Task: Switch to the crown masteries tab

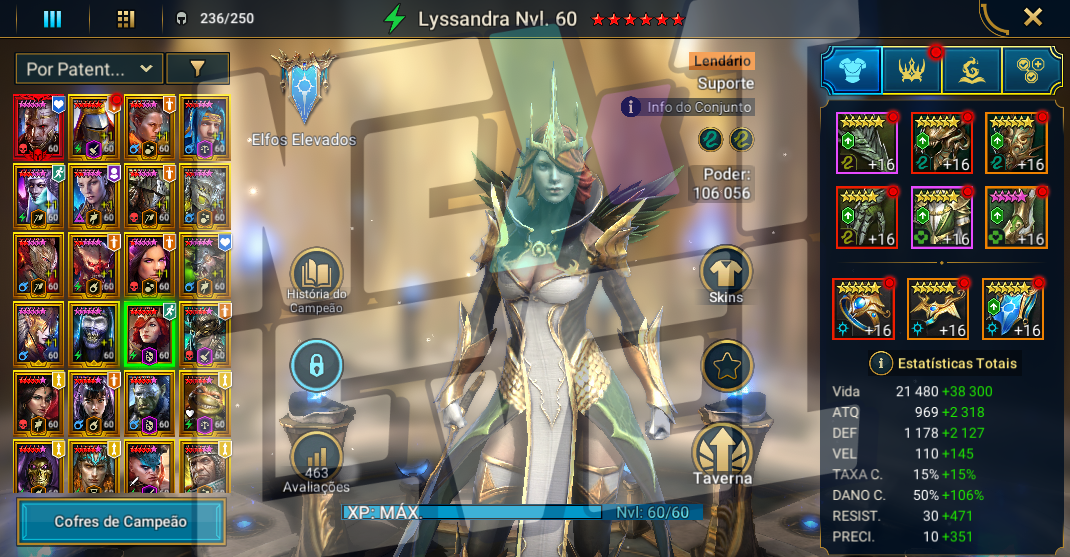Action: [912, 70]
